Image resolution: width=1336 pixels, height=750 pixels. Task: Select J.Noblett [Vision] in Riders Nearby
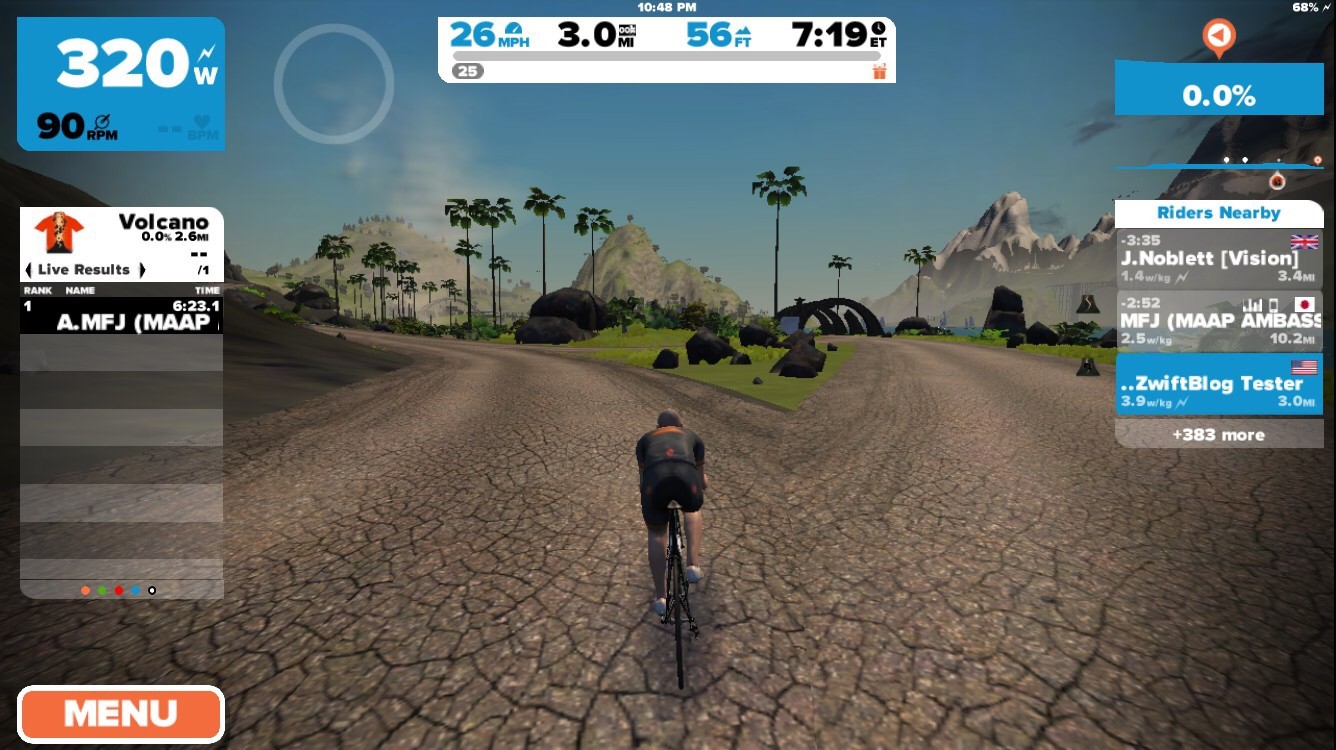[1218, 259]
